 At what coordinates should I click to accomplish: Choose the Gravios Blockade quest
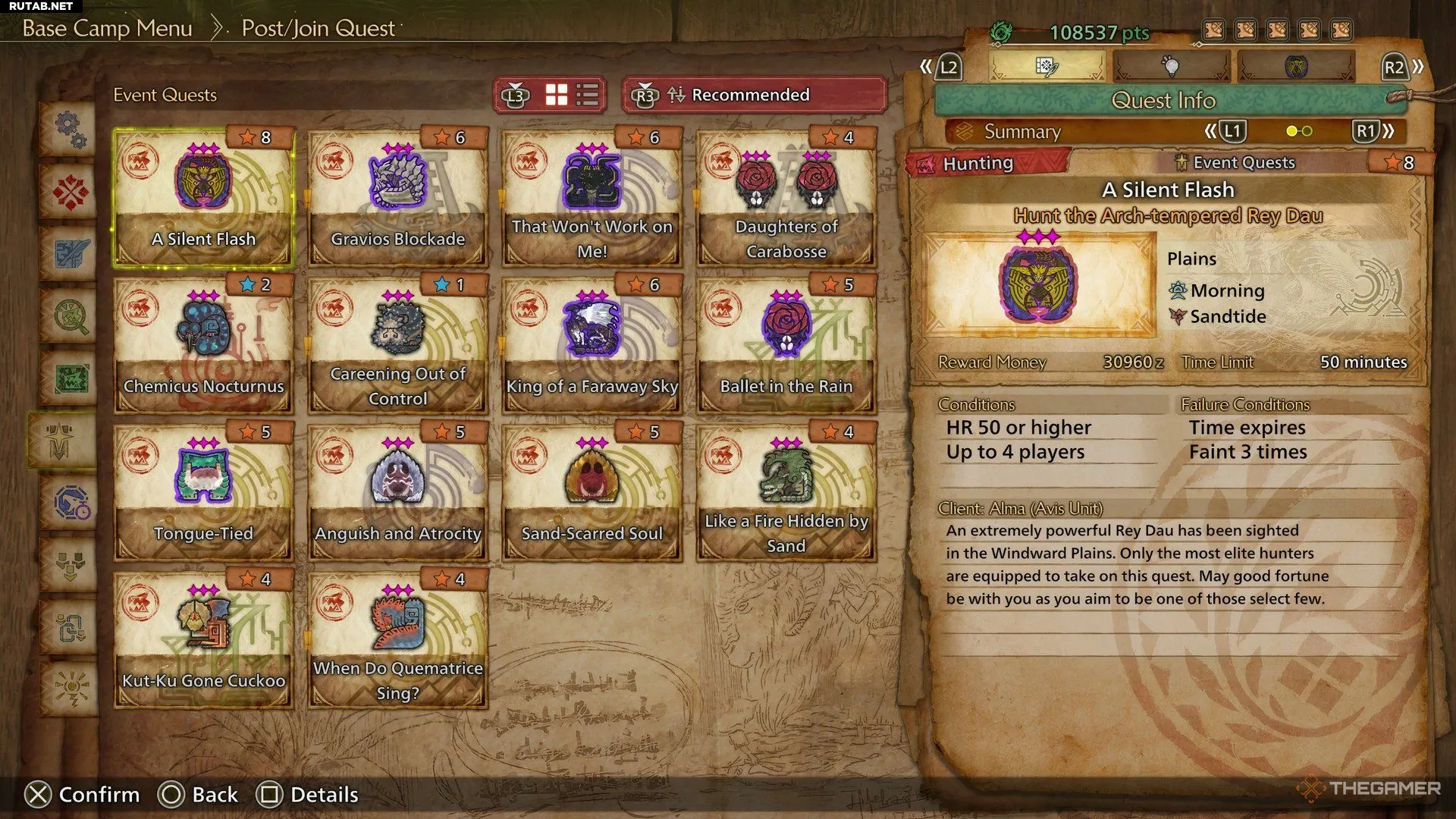[x=397, y=199]
